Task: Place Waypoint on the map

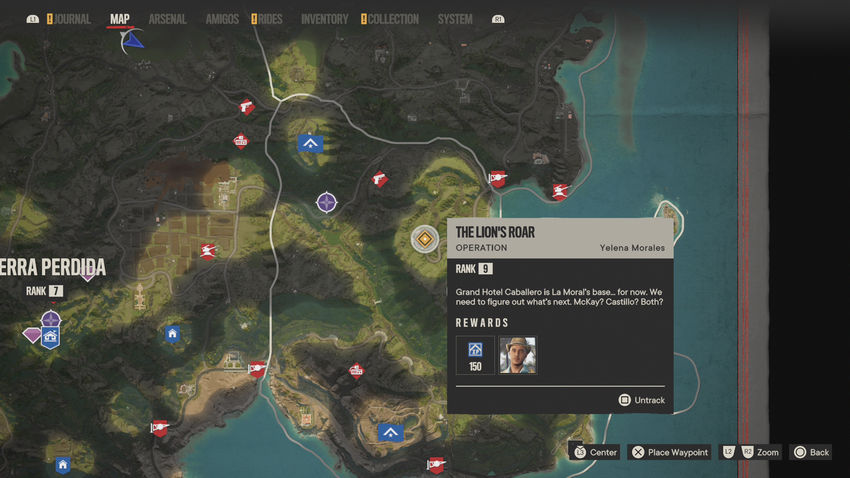Action: coord(669,452)
